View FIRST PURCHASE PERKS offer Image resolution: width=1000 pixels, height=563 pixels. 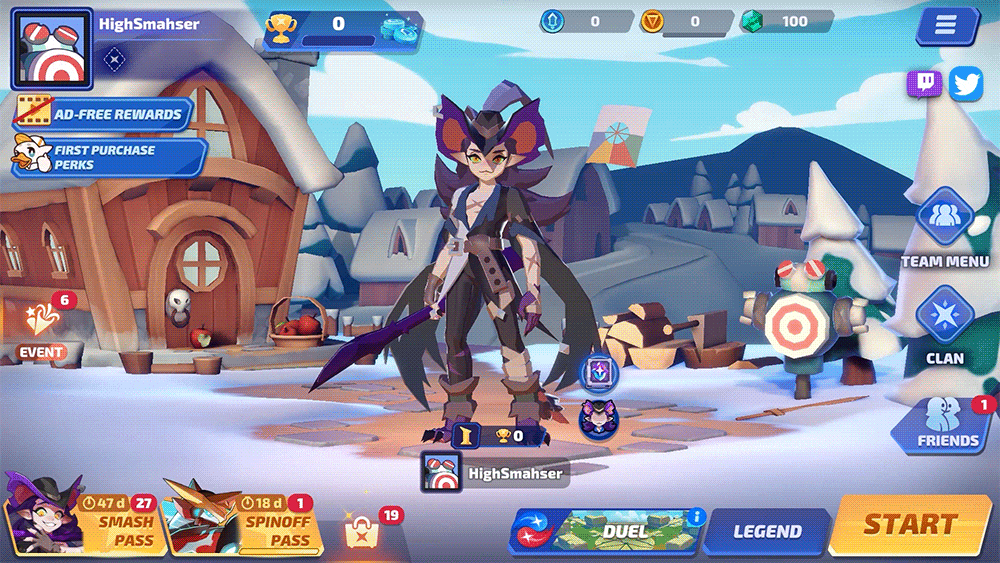click(108, 157)
